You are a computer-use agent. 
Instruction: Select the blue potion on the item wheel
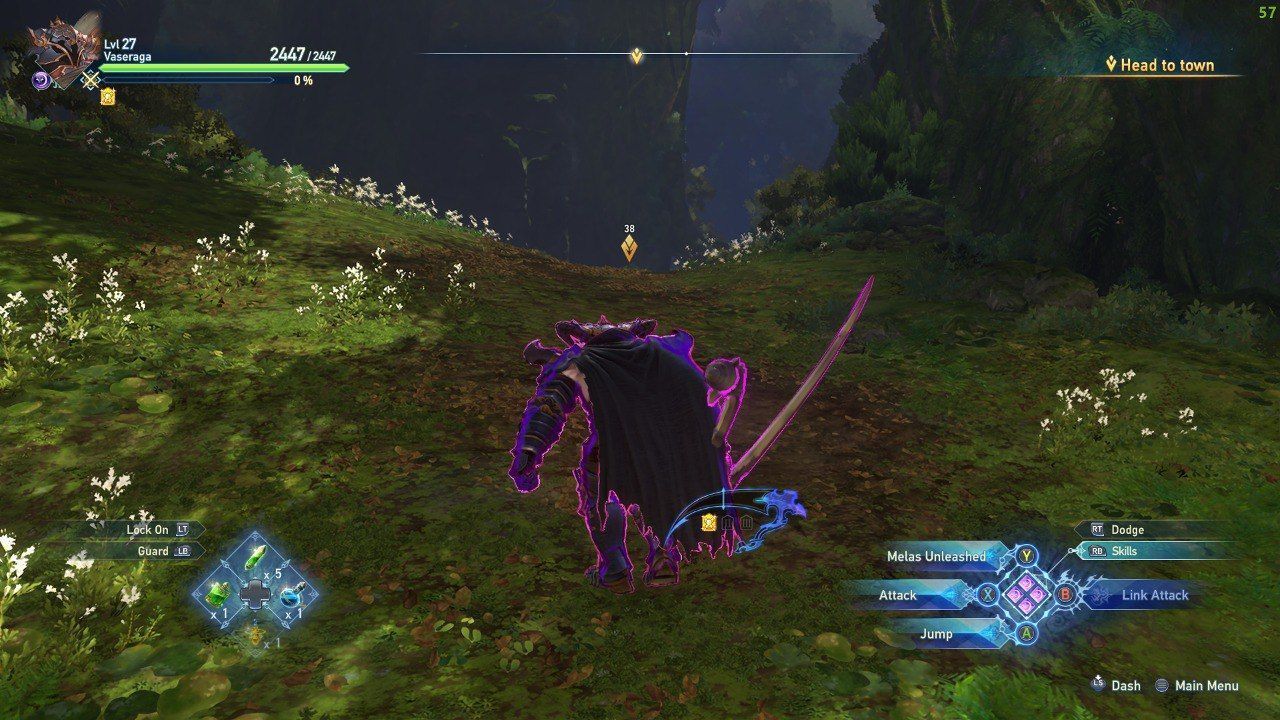coord(293,595)
